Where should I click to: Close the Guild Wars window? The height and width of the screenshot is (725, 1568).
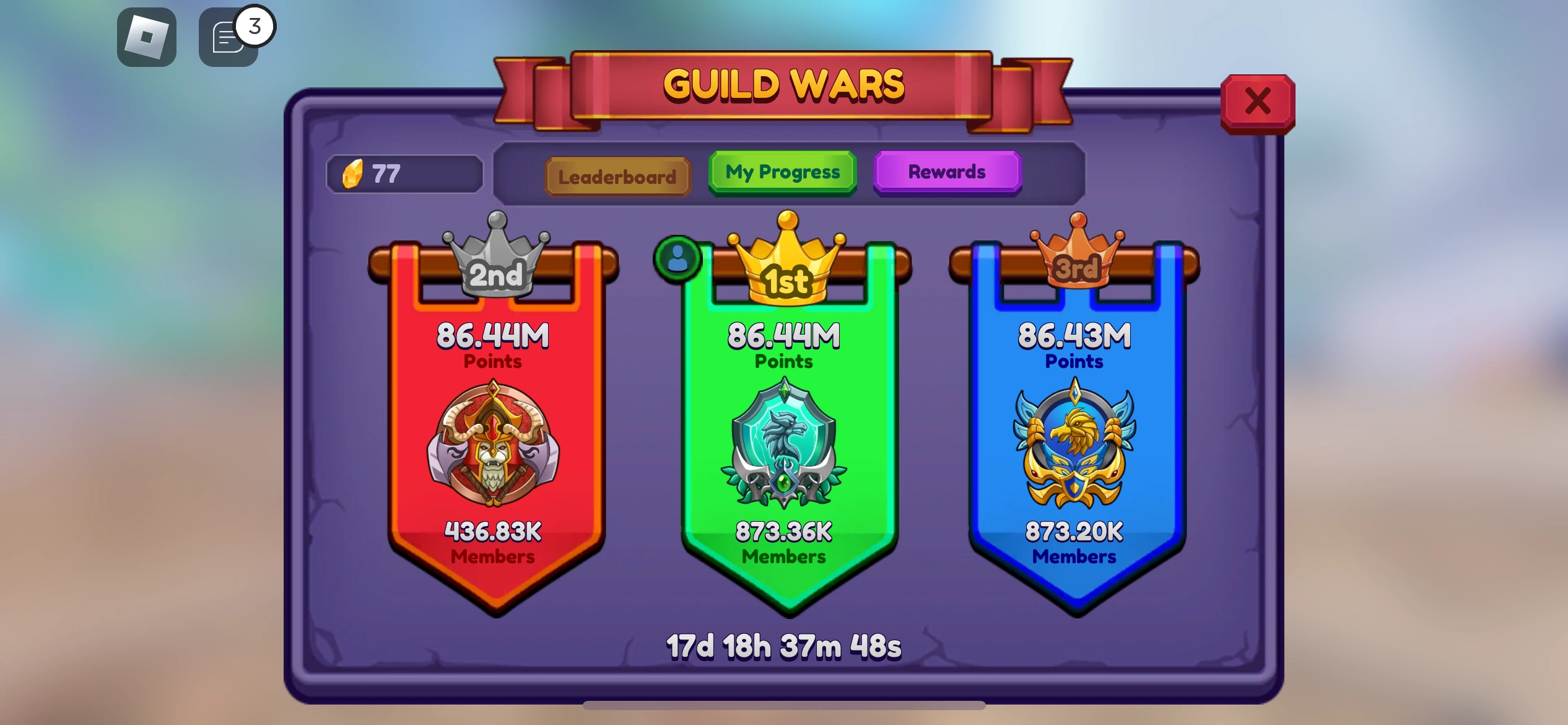tap(1257, 103)
